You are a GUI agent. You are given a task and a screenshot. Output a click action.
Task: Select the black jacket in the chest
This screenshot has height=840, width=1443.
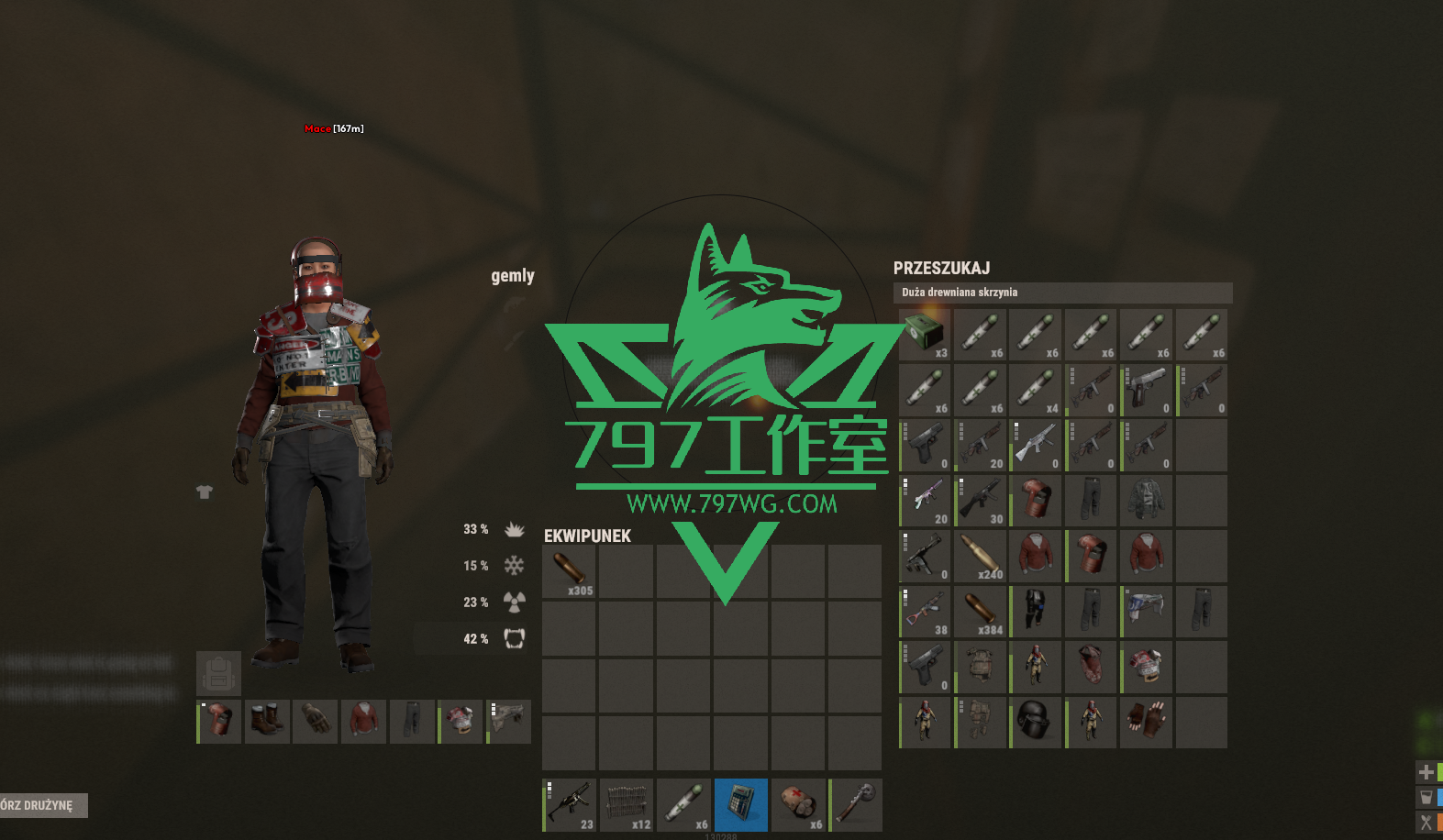(1146, 501)
